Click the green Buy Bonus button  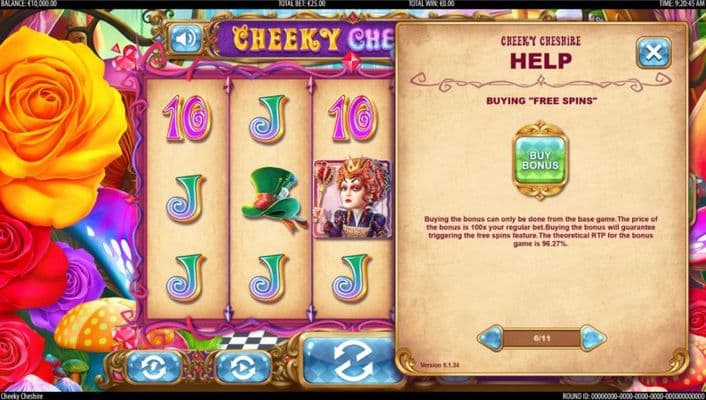tap(541, 156)
